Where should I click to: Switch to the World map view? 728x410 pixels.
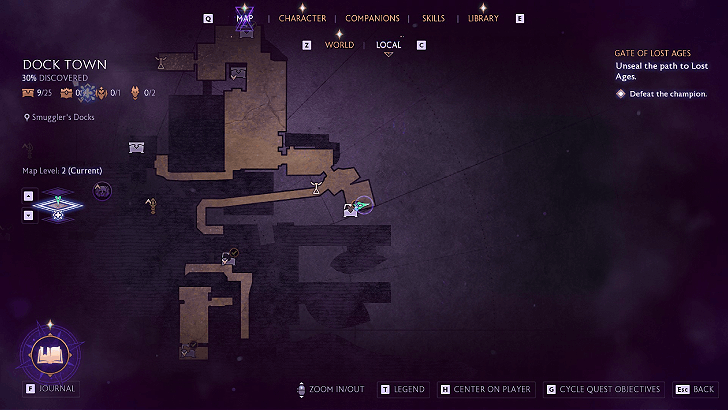click(339, 45)
